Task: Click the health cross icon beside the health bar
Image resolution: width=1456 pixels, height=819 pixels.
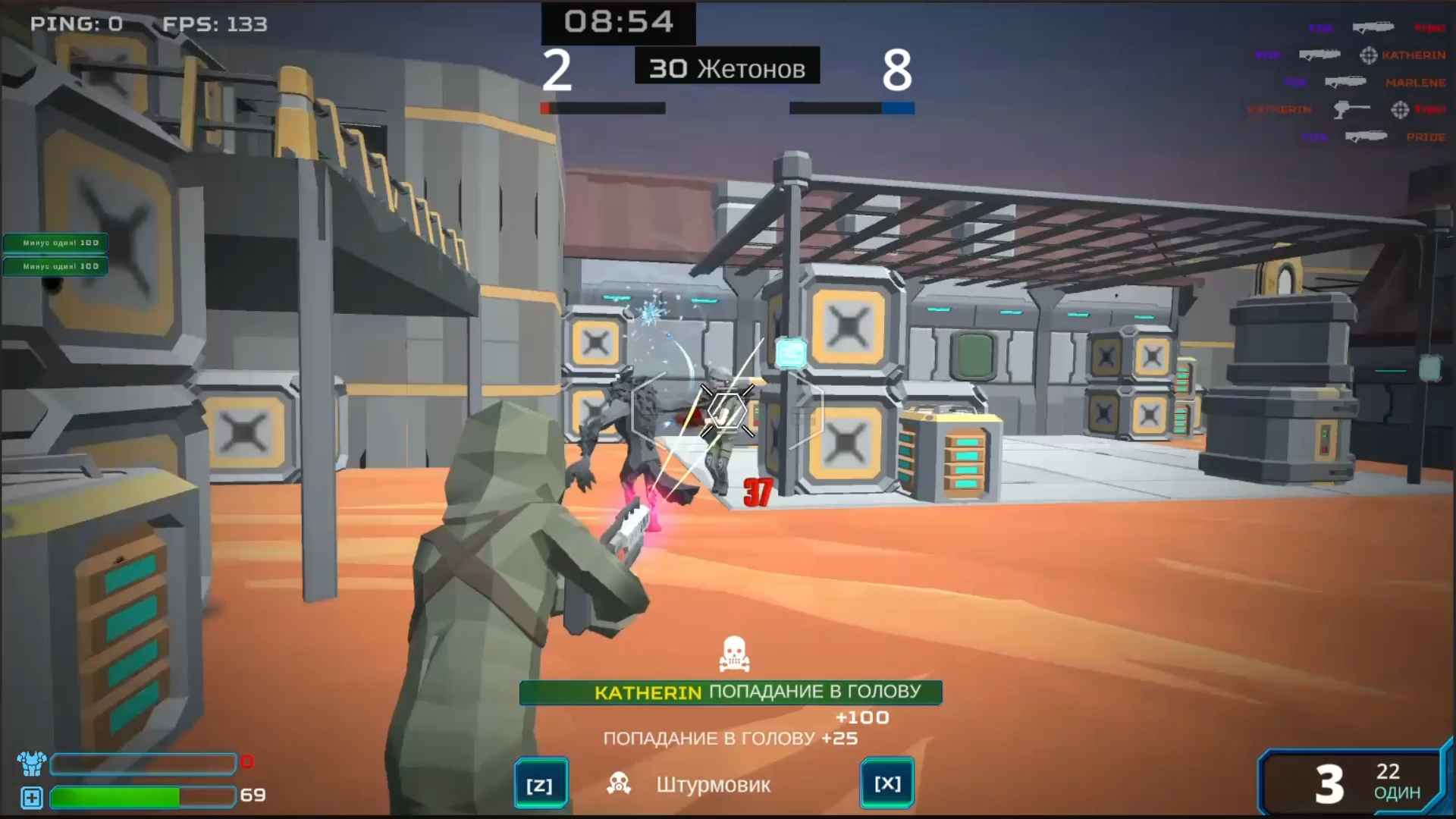Action: click(30, 798)
